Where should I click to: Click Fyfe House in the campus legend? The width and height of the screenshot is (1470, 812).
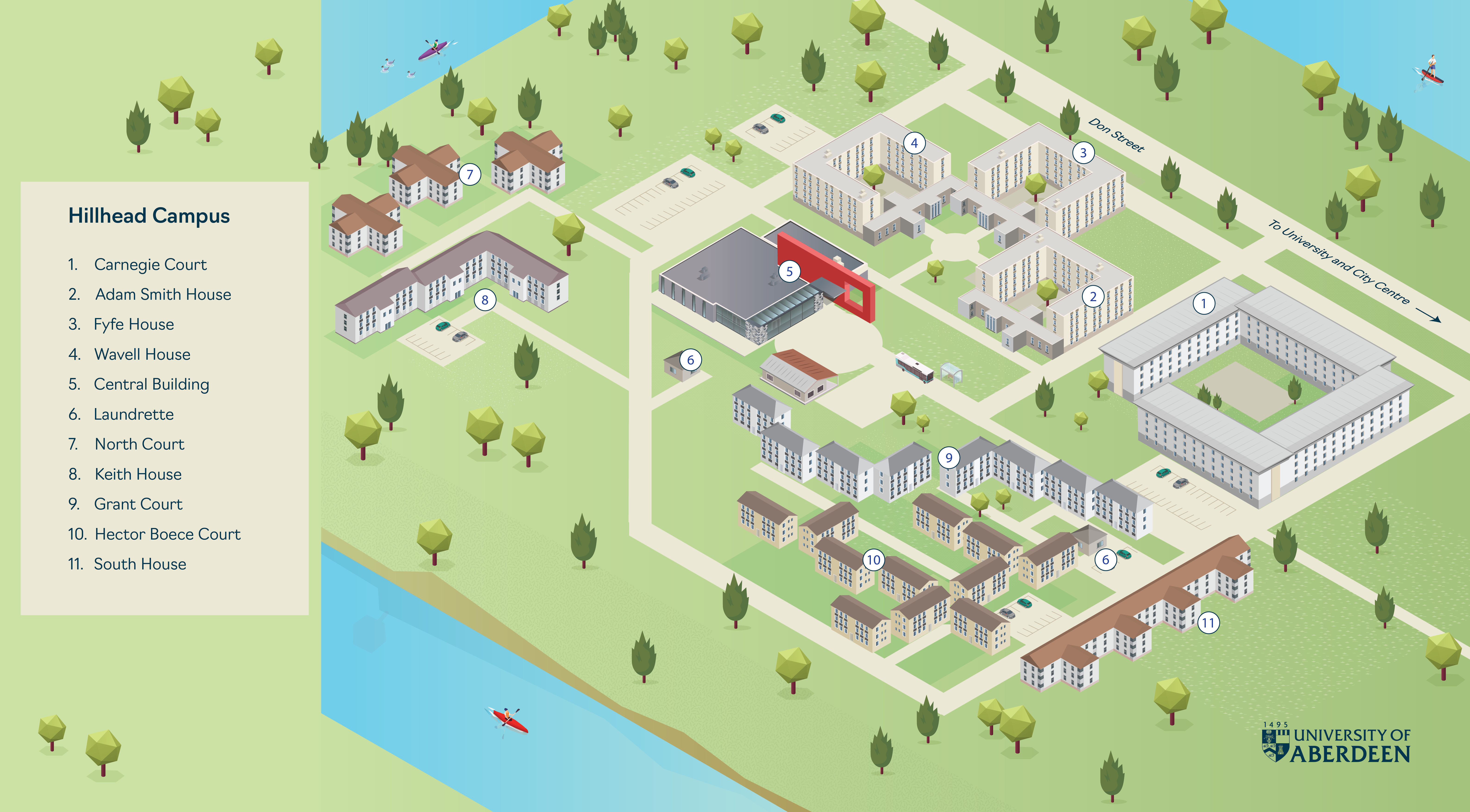point(134,325)
